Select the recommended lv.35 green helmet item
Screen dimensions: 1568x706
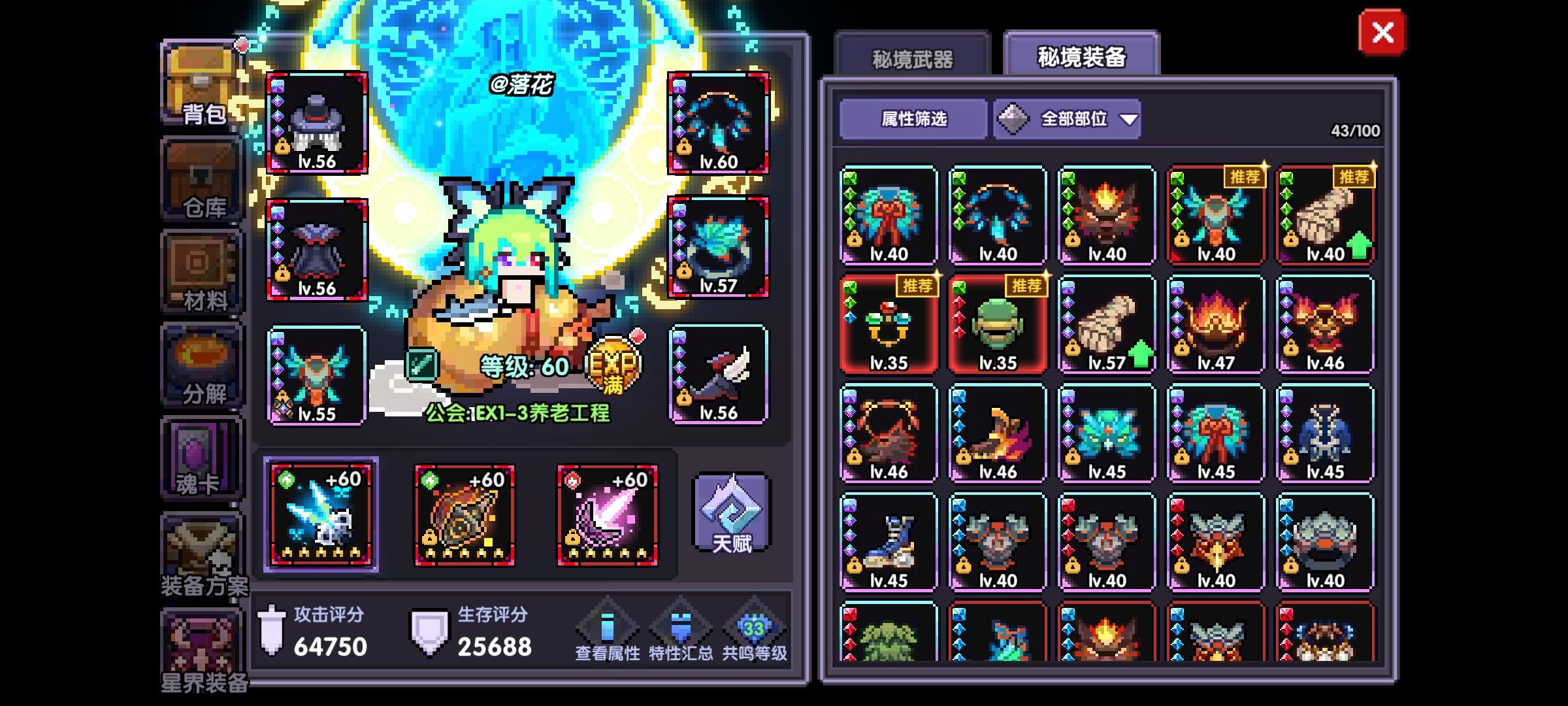tap(997, 322)
